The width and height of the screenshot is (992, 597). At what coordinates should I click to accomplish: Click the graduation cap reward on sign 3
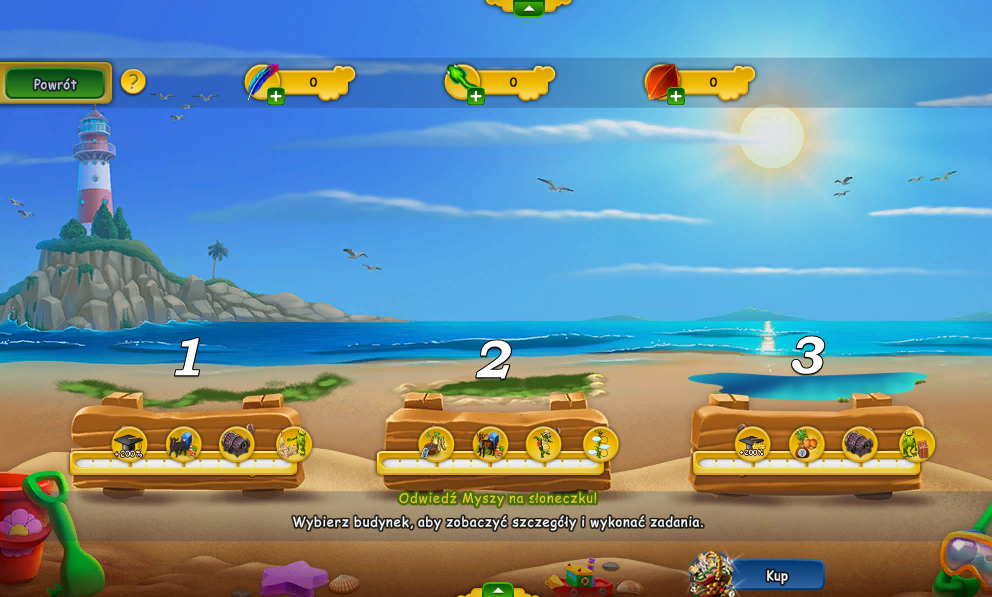[752, 444]
